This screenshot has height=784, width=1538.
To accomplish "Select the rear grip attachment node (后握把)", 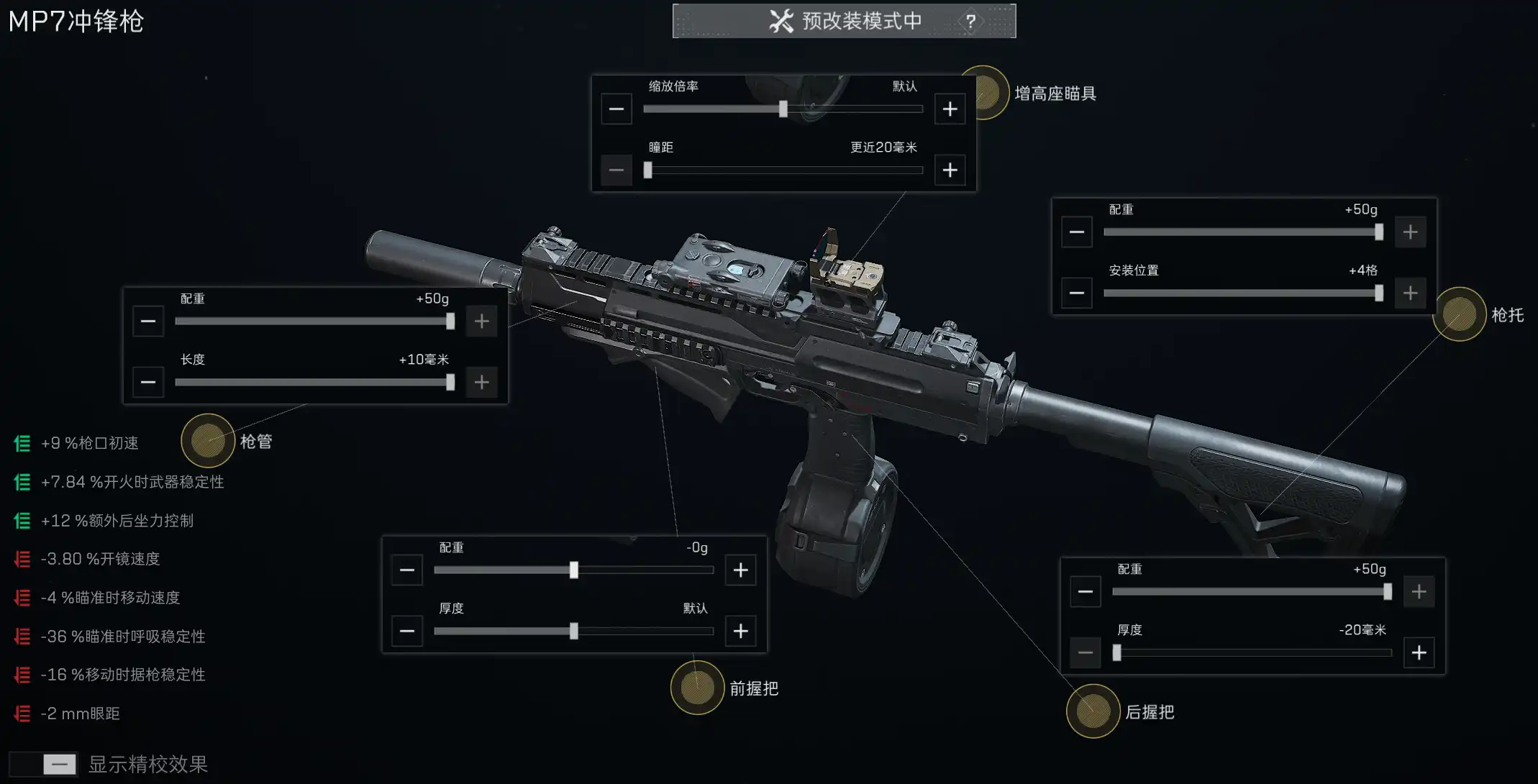I will [x=1093, y=711].
